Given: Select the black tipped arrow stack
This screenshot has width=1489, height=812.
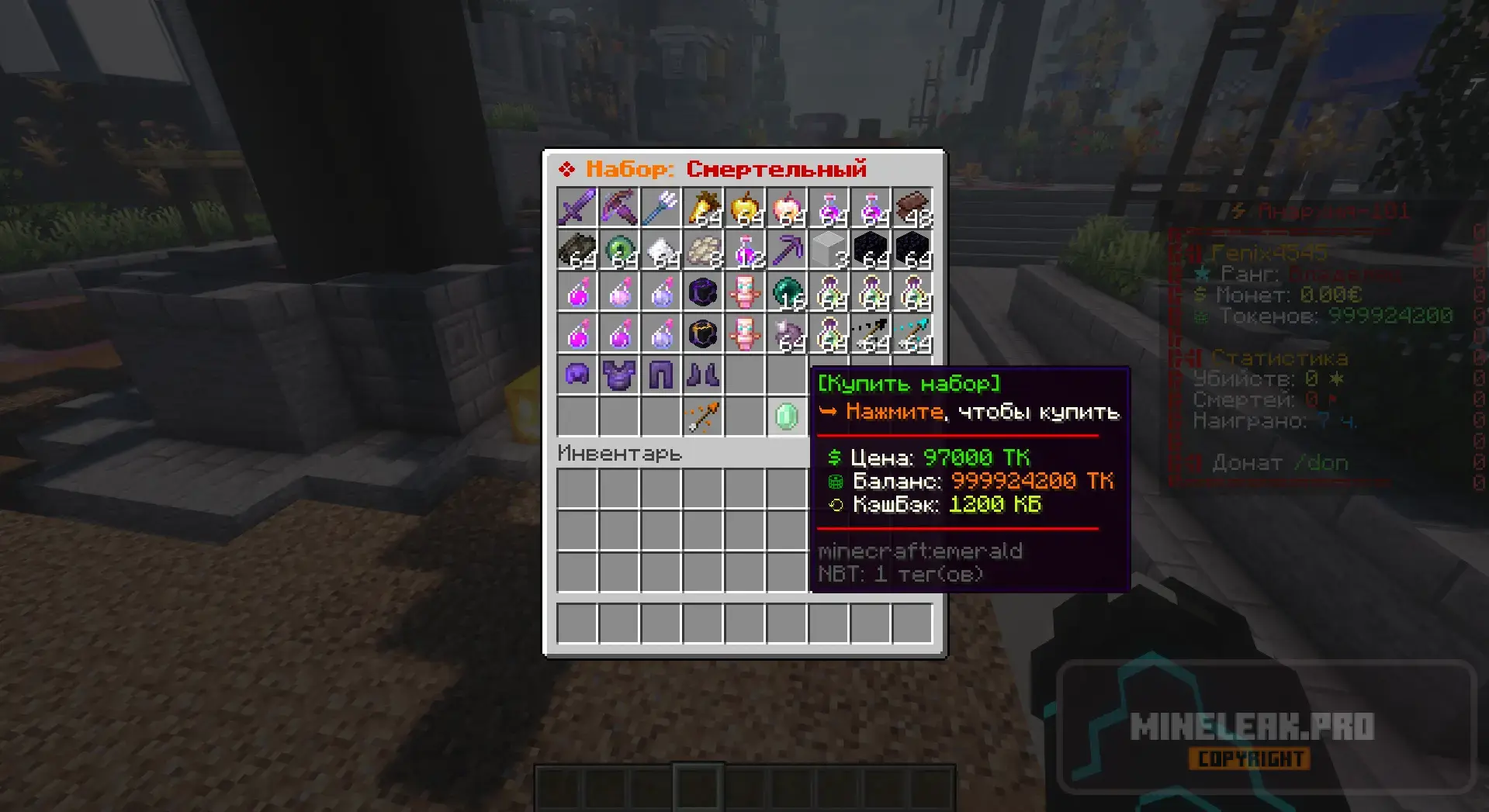Looking at the screenshot, I should (870, 333).
